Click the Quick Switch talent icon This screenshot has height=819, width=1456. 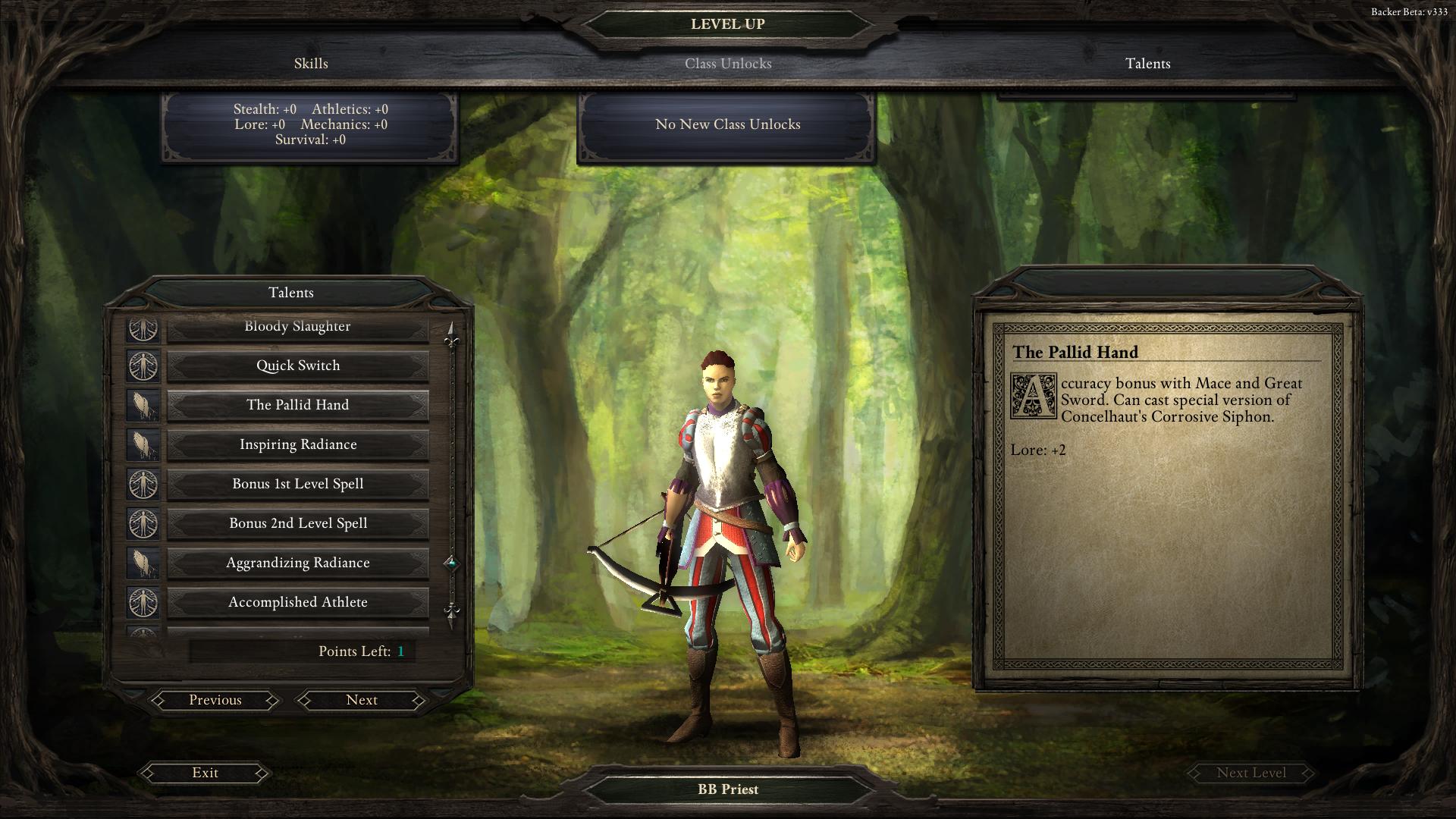143,366
